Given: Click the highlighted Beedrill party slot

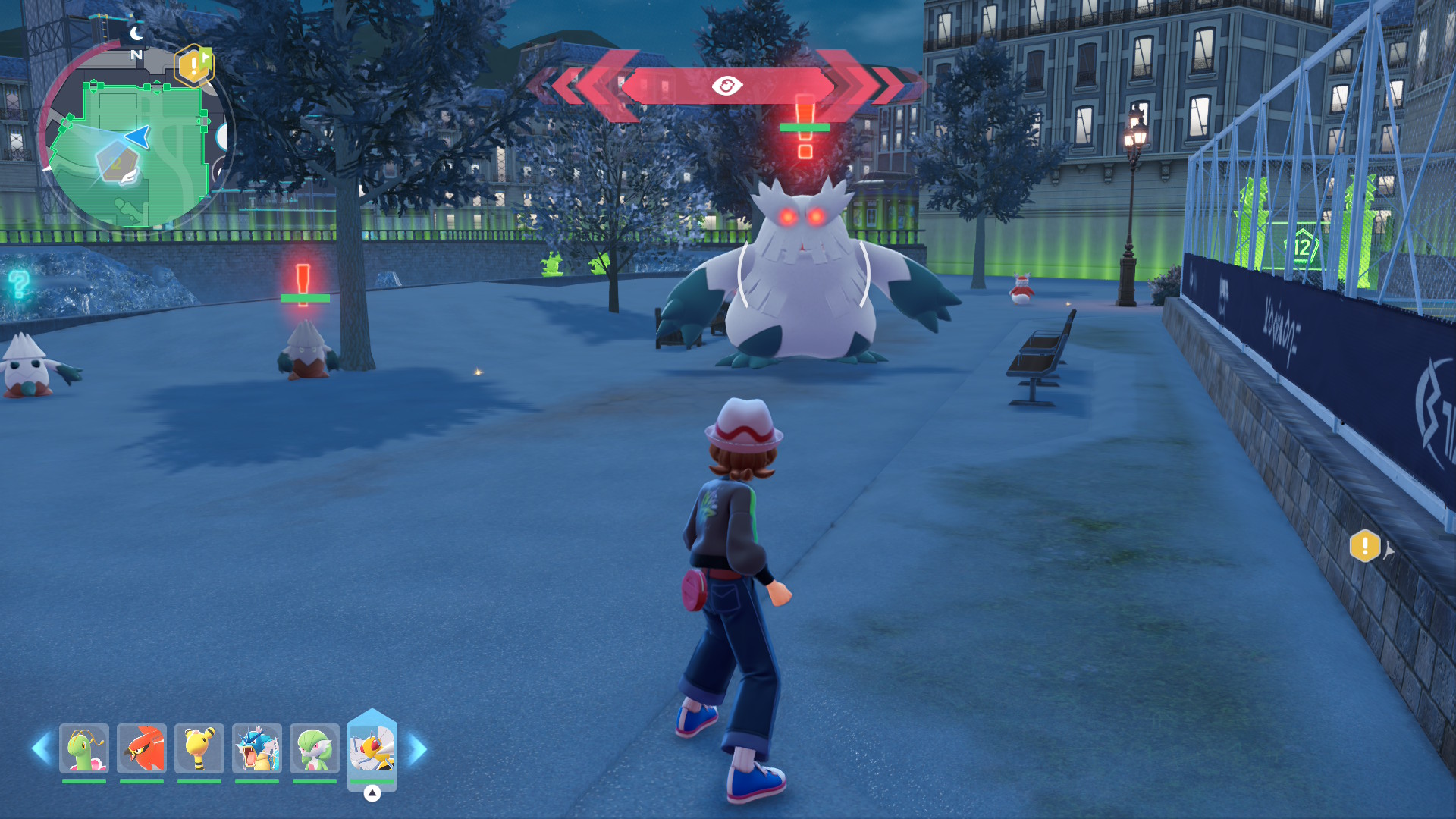Looking at the screenshot, I should 372,748.
